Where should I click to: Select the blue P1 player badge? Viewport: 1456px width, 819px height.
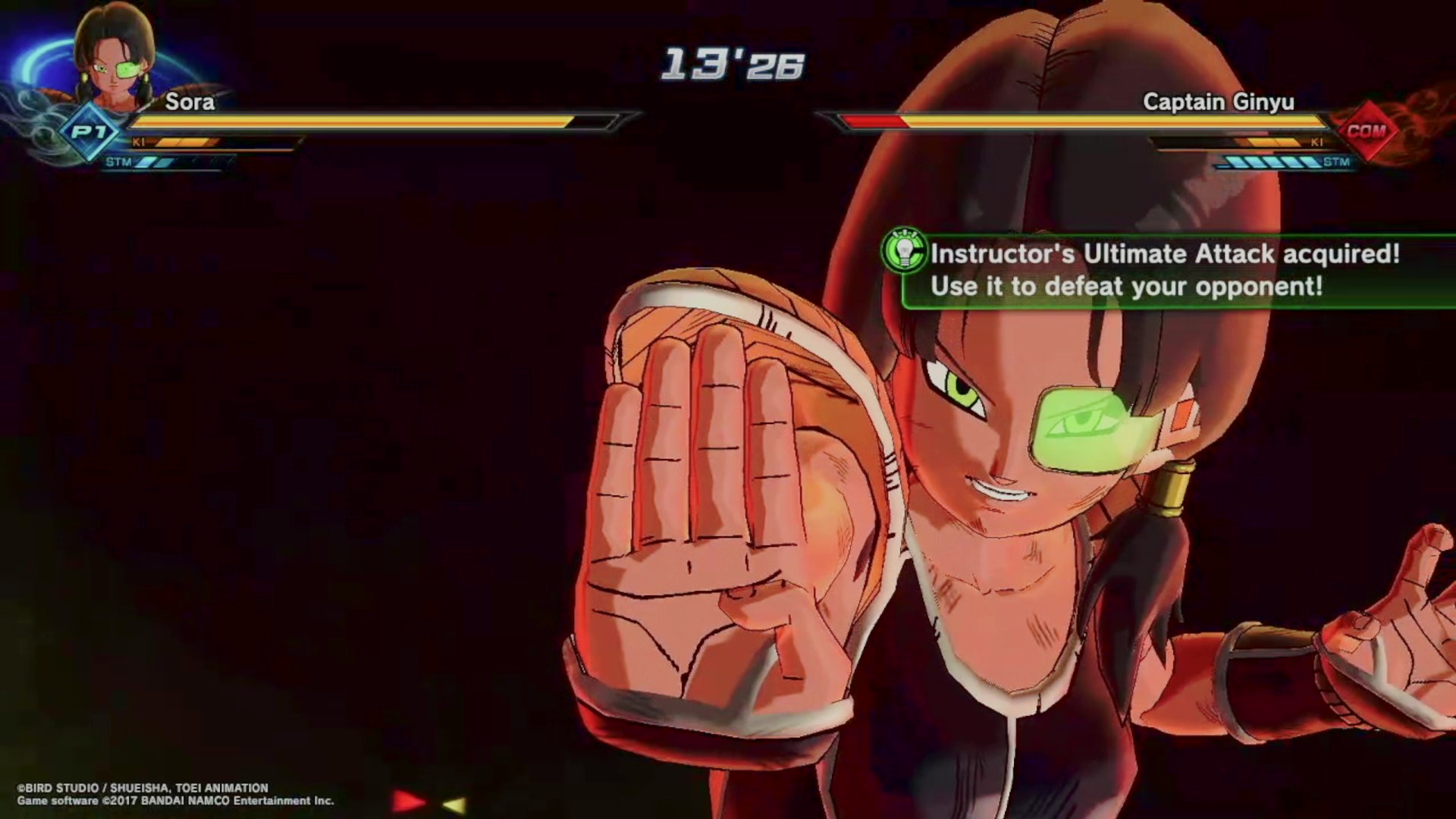click(x=89, y=133)
